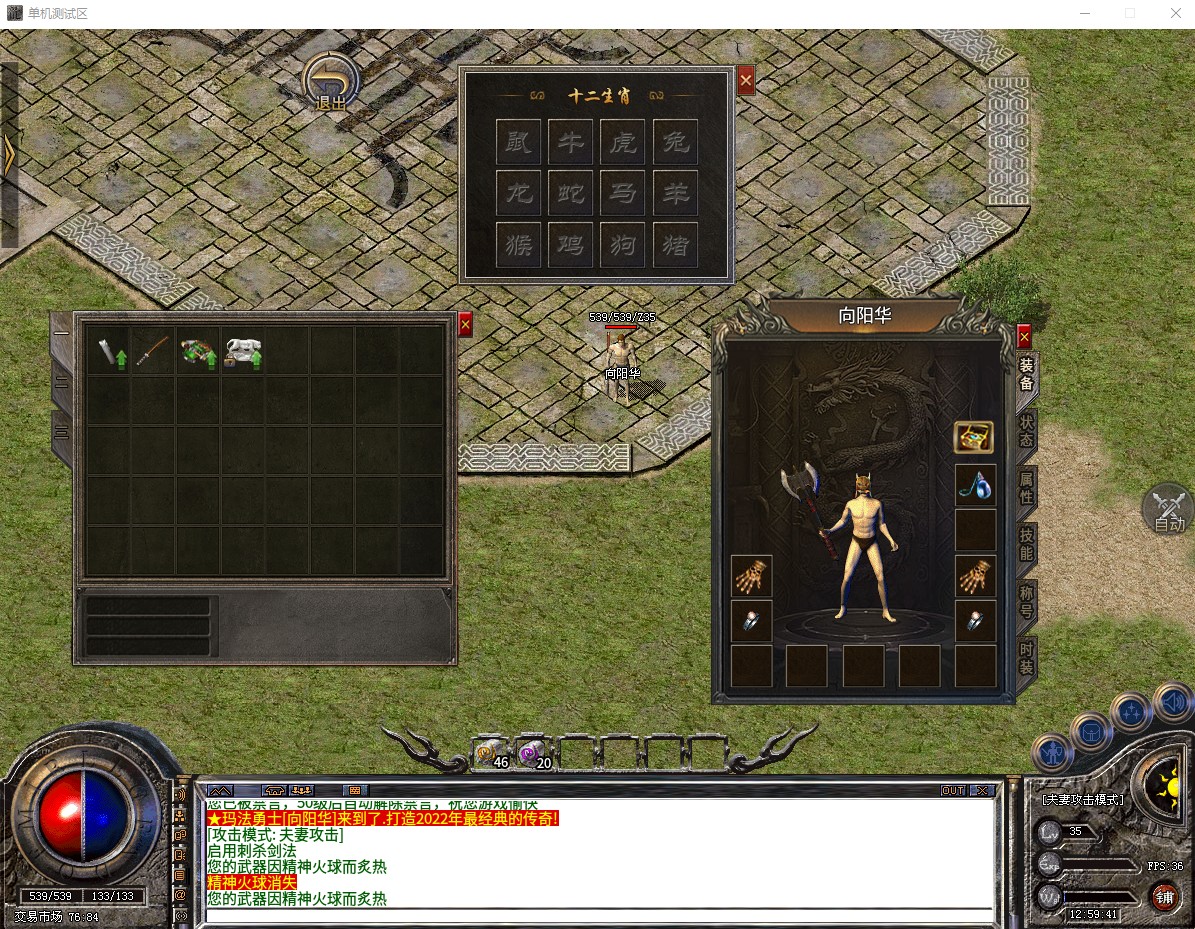Image resolution: width=1195 pixels, height=929 pixels.
Task: Pick the 猪 pig zodiac tile
Action: pyautogui.click(x=675, y=244)
